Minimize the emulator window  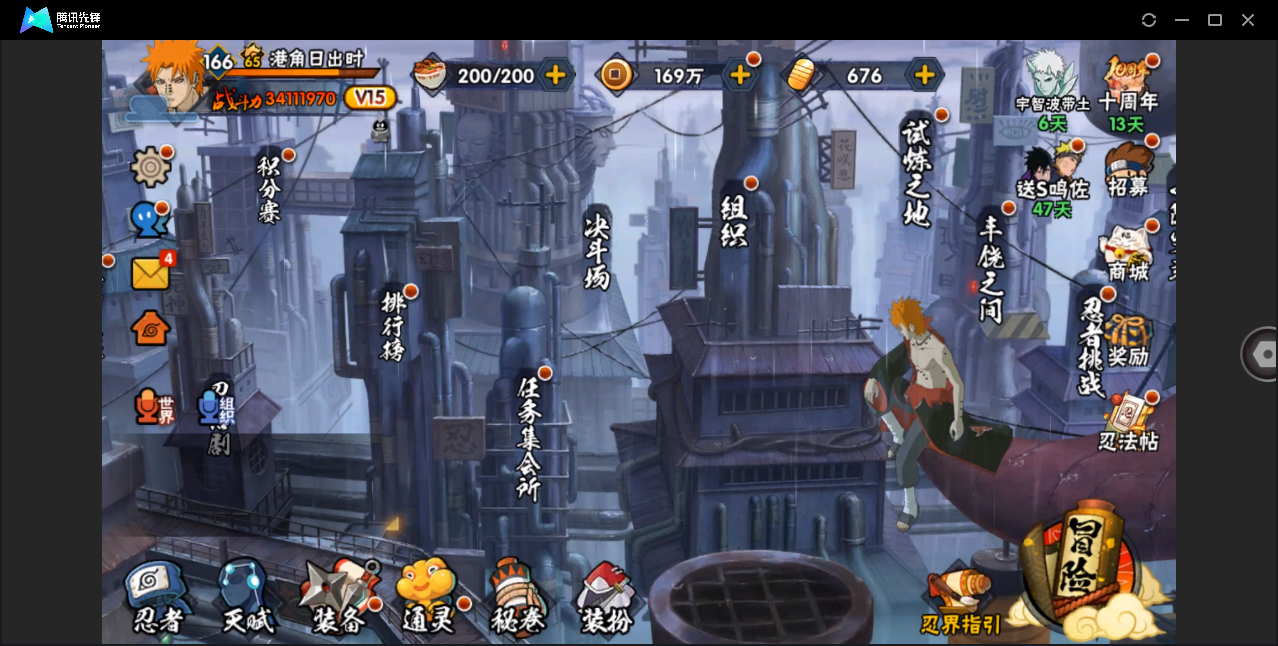pyautogui.click(x=1182, y=20)
